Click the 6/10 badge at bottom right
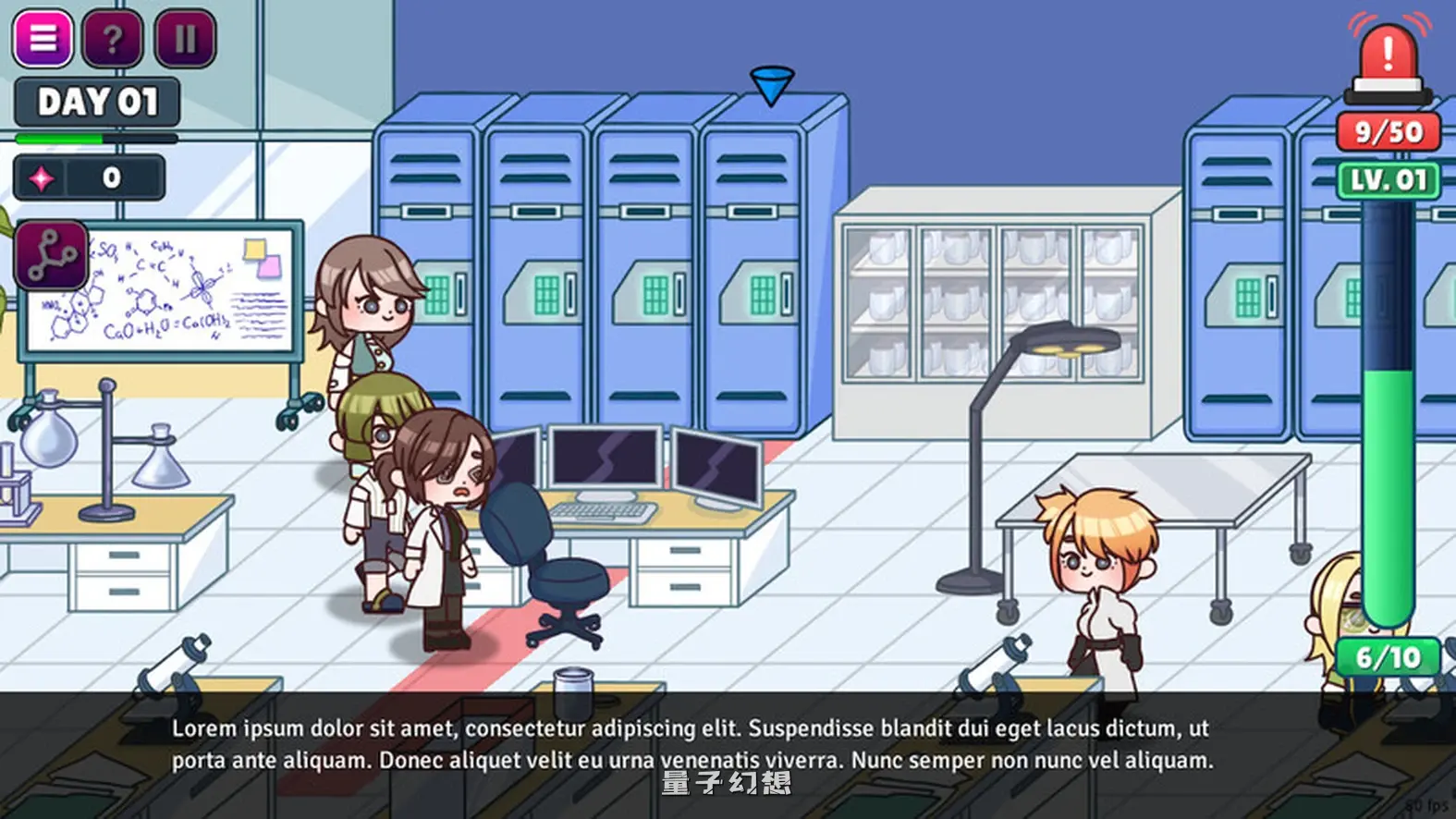Screen dimensions: 1456x819 coord(1389,658)
